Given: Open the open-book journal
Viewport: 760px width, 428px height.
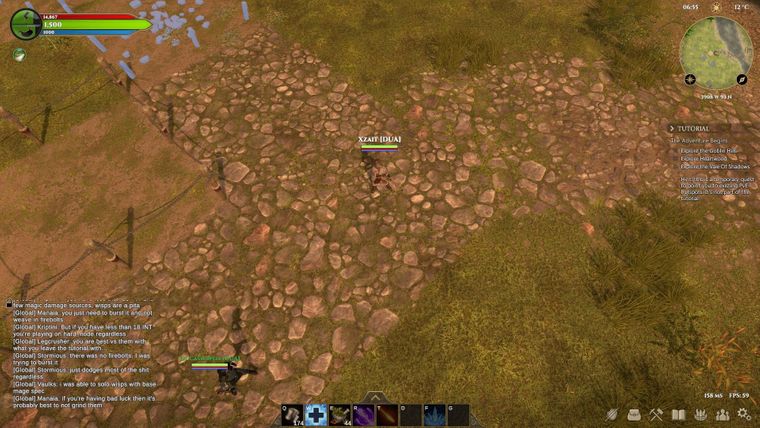Looking at the screenshot, I should [679, 414].
